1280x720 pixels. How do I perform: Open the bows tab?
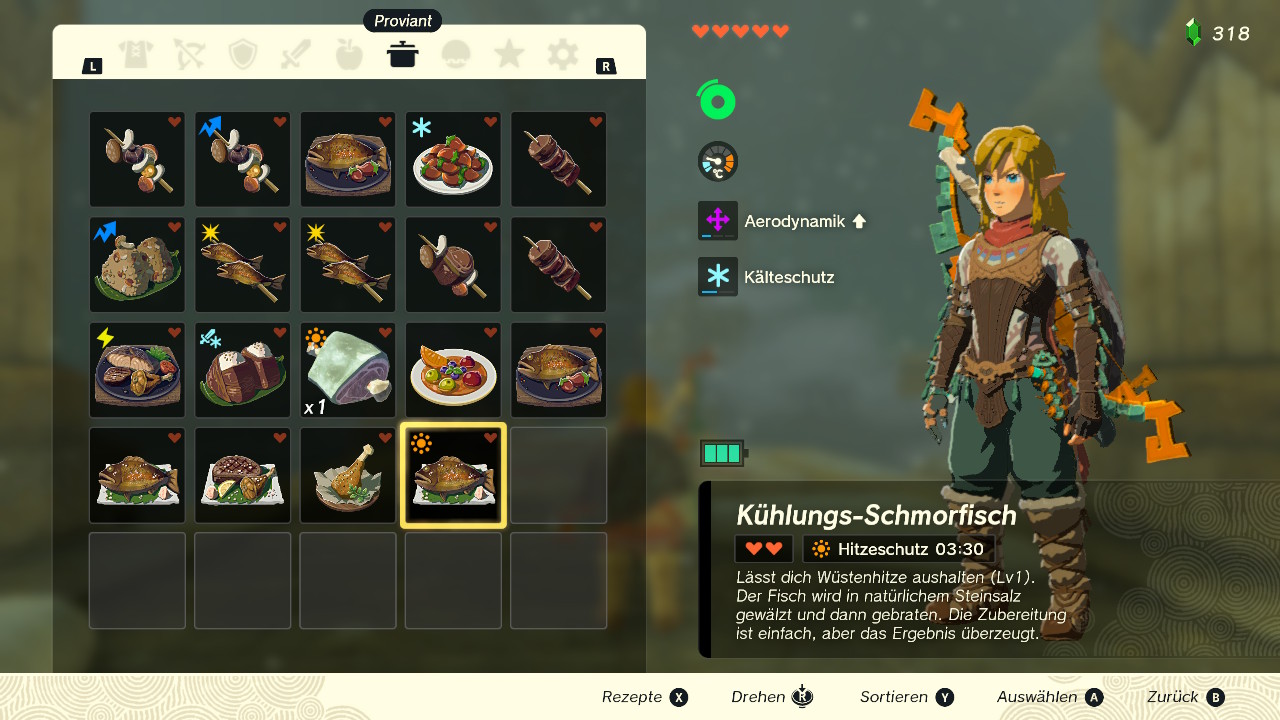pos(189,54)
